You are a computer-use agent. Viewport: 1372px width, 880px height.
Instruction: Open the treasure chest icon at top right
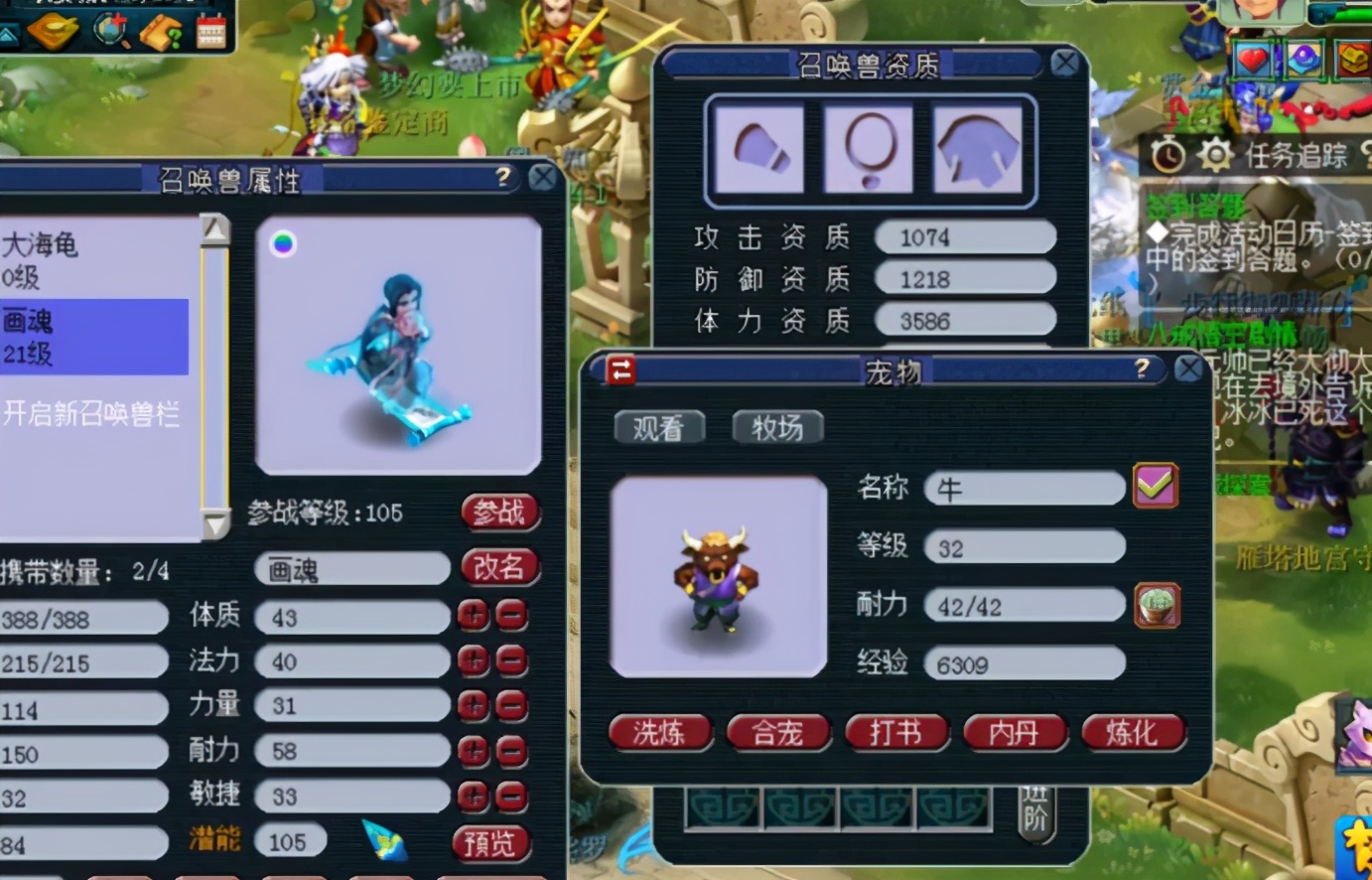(x=1352, y=60)
